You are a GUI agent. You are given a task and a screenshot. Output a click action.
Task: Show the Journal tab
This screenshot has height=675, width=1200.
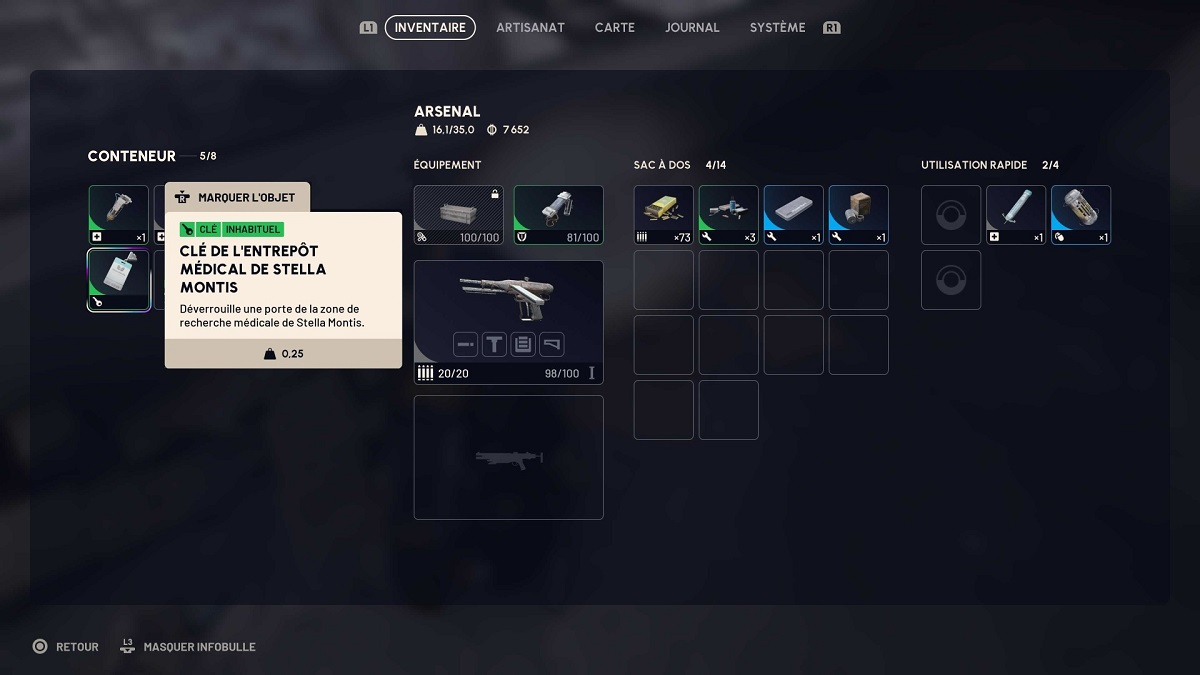[692, 28]
